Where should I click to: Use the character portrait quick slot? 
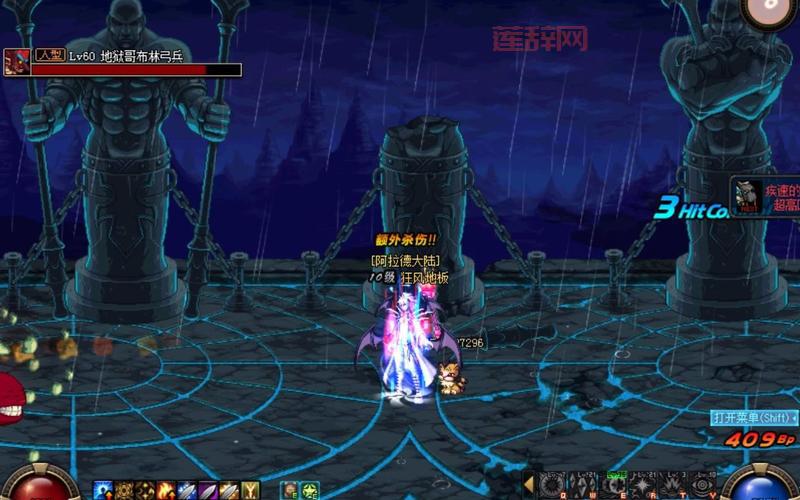pos(288,490)
